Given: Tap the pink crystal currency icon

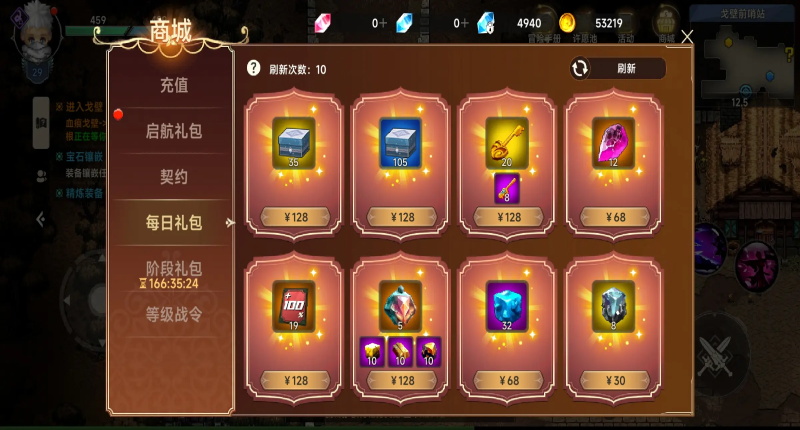Looking at the screenshot, I should [323, 22].
